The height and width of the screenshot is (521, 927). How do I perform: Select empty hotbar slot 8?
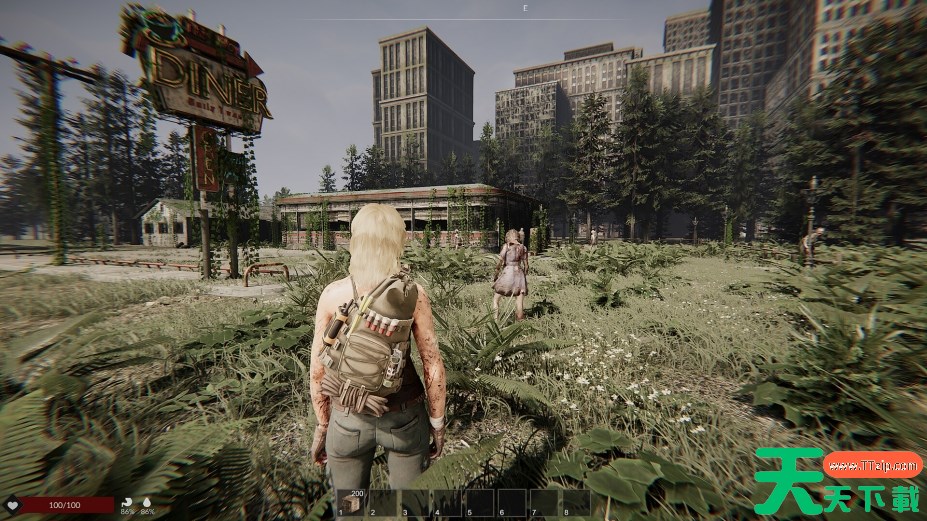[x=576, y=502]
